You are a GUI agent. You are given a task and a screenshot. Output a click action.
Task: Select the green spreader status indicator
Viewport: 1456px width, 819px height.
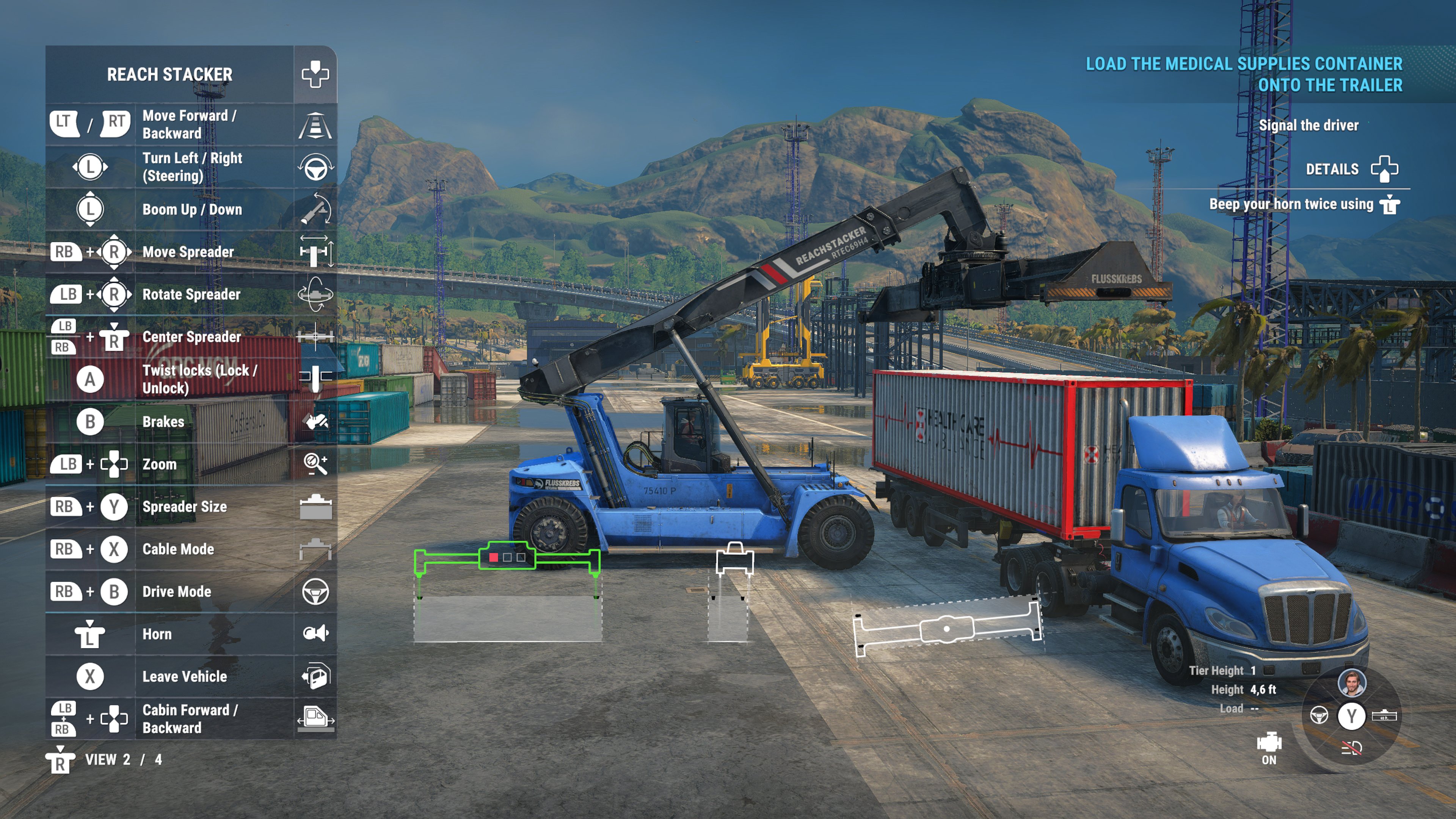507,557
